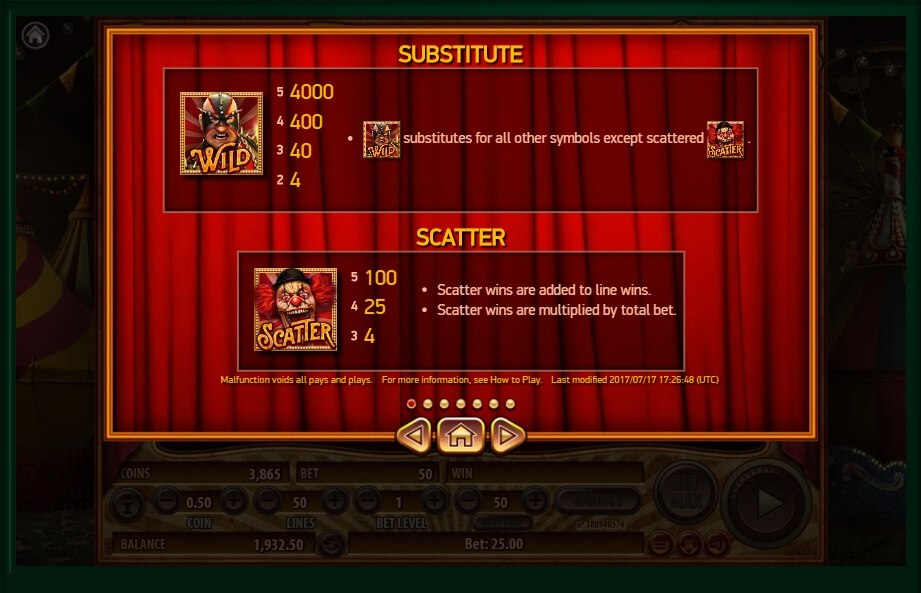Select the red active page indicator dot
The height and width of the screenshot is (593, 921).
411,404
